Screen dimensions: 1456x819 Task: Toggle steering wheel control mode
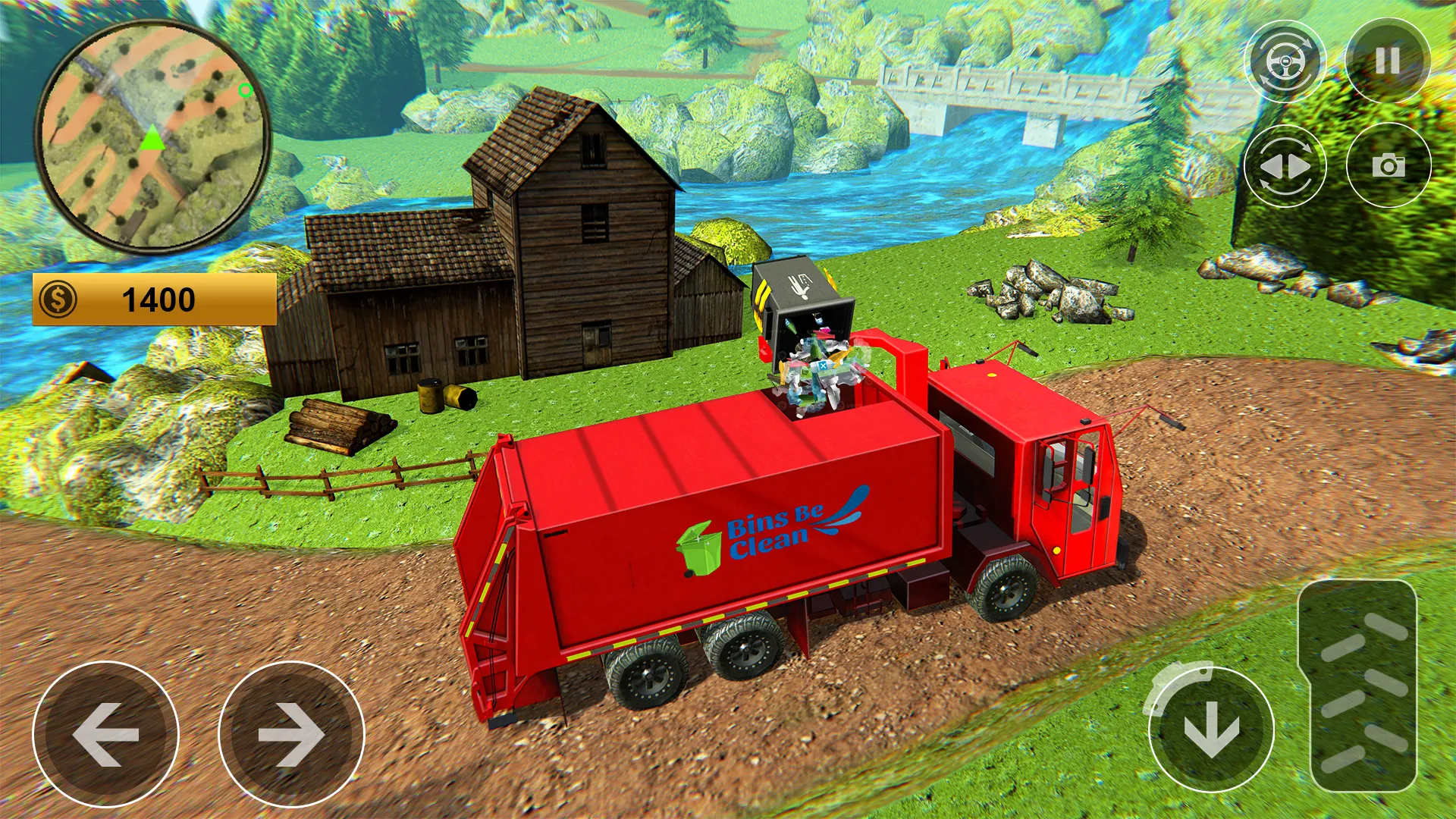[1287, 60]
